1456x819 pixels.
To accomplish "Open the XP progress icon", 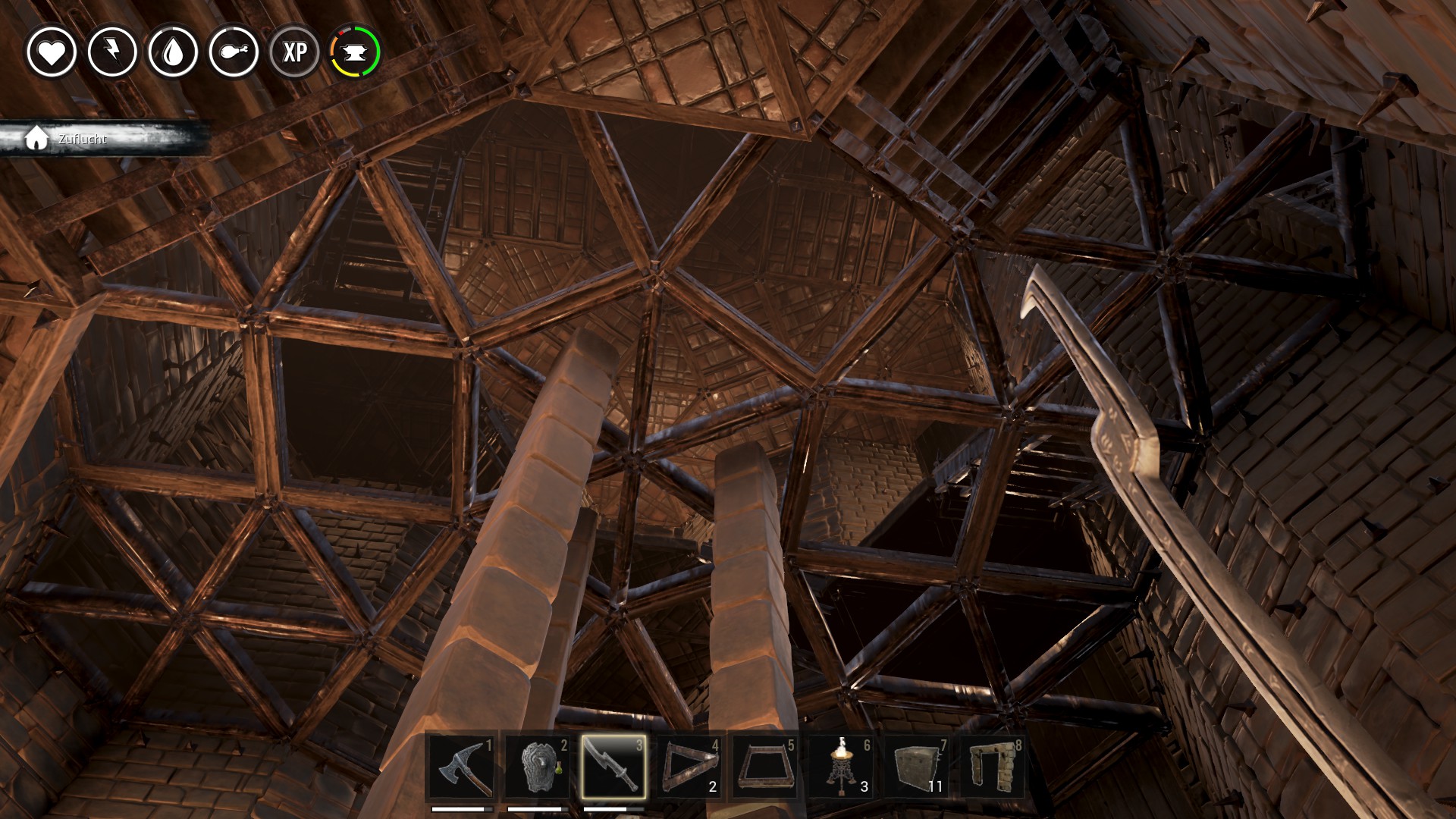I will 294,52.
